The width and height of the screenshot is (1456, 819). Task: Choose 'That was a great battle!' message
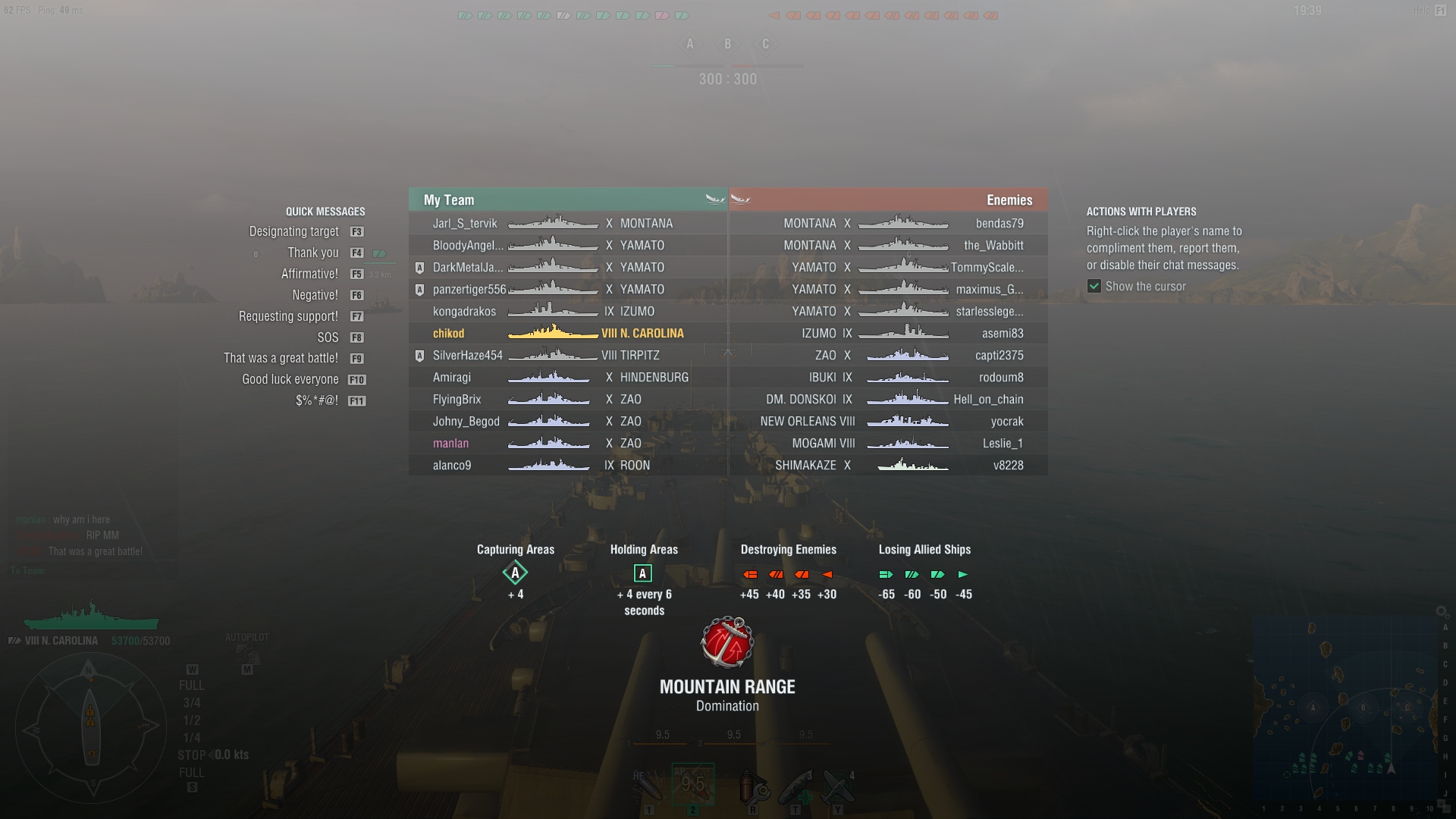281,359
